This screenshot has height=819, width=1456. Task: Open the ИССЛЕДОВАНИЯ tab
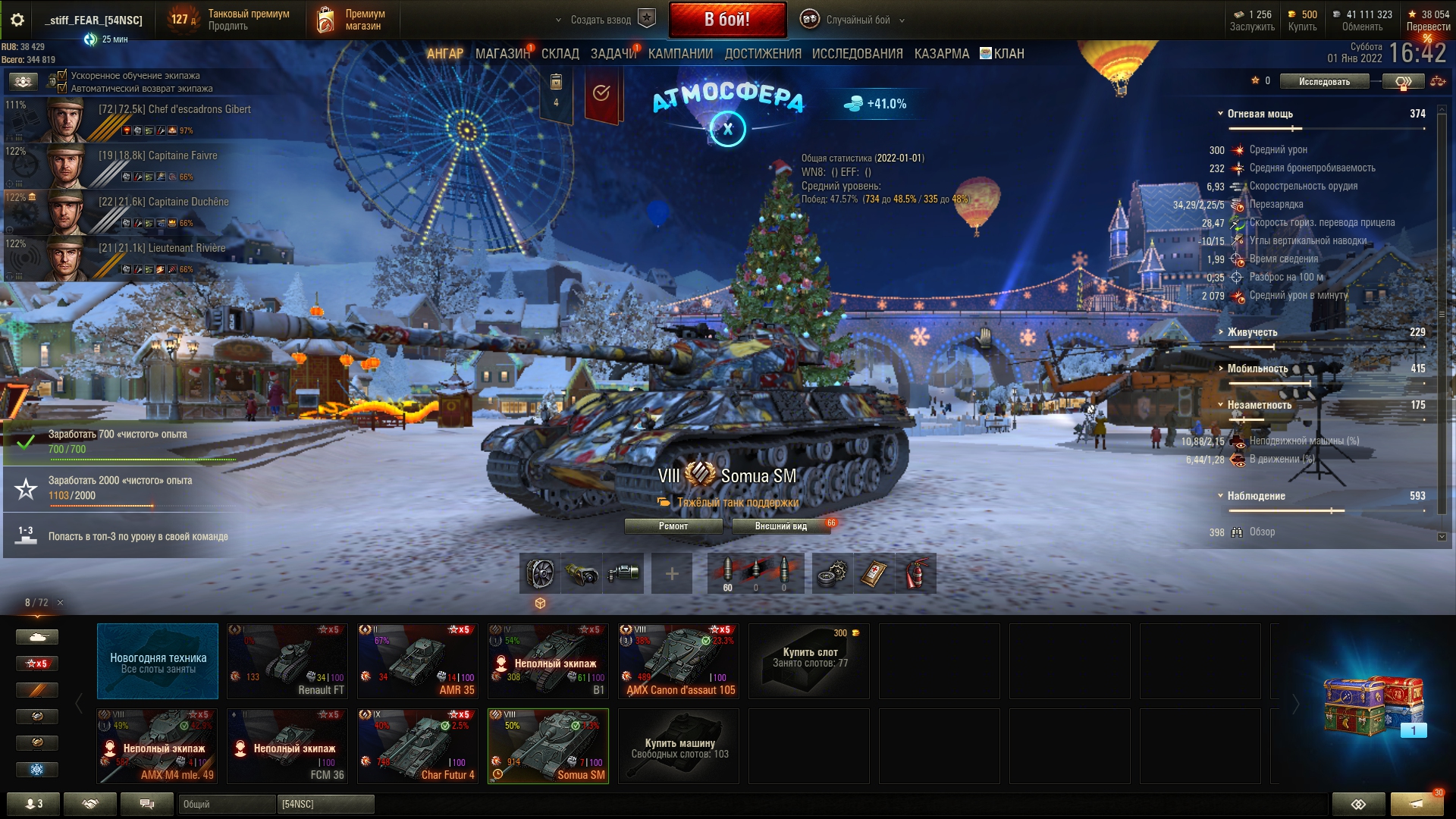857,54
